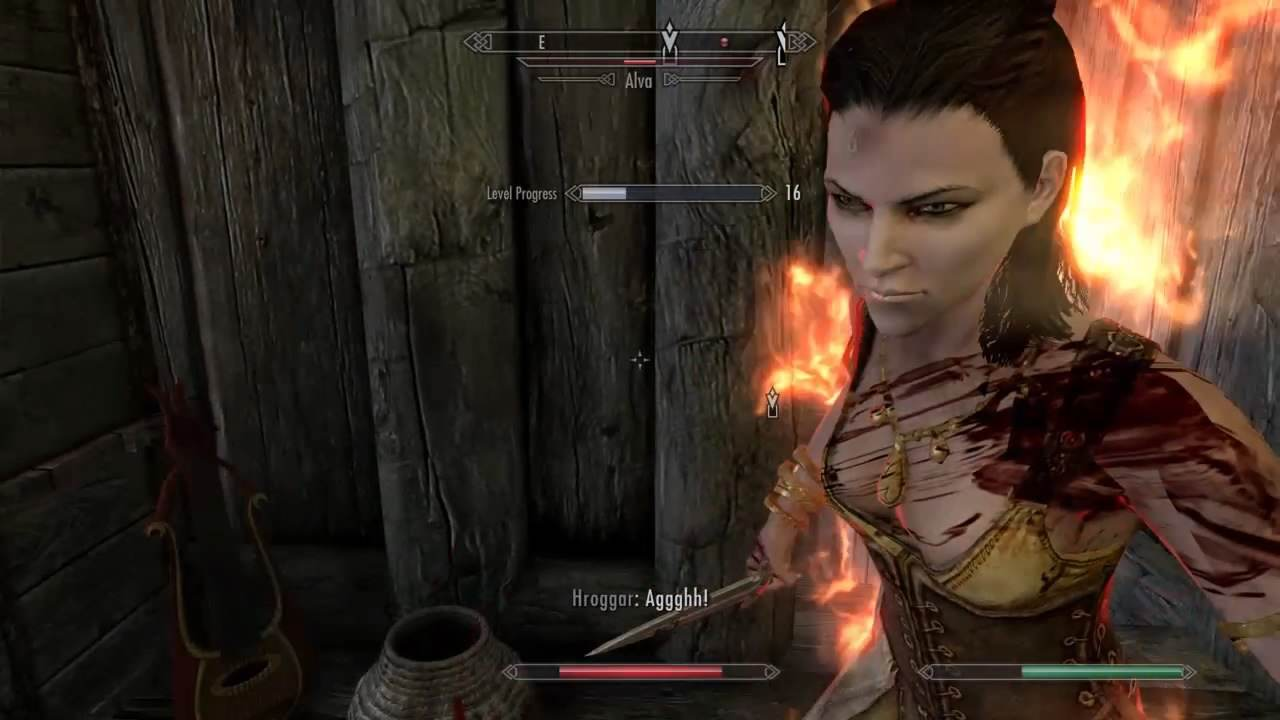This screenshot has height=720, width=1280.
Task: Click the floating quest target marker
Action: click(772, 403)
